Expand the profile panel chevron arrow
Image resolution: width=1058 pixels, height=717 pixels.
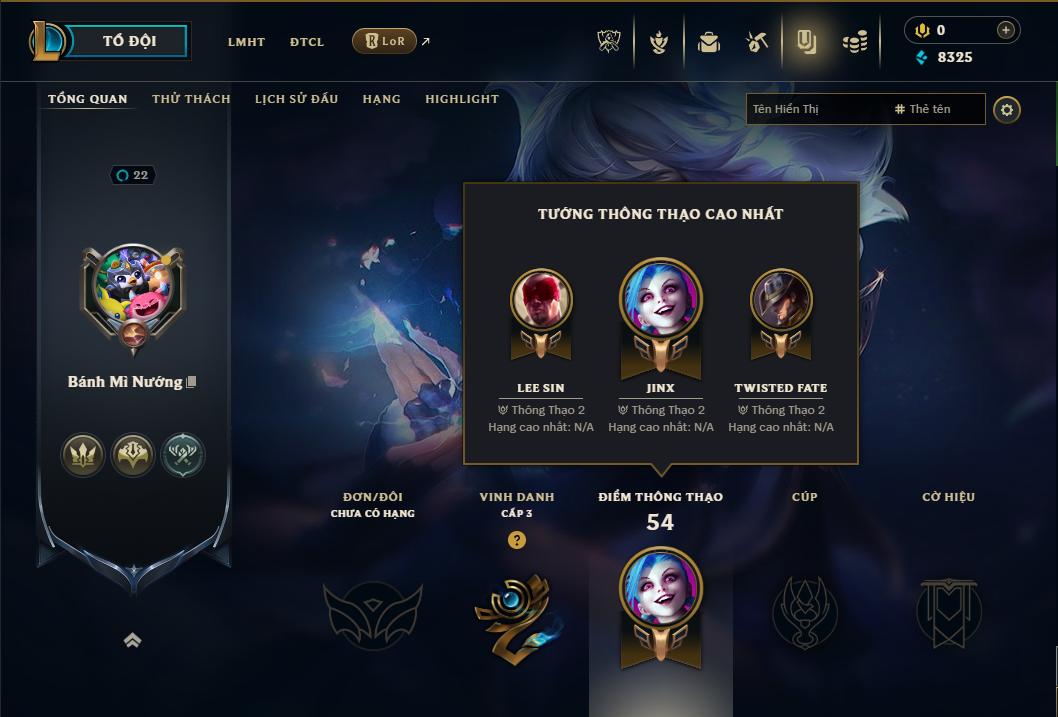coord(132,640)
